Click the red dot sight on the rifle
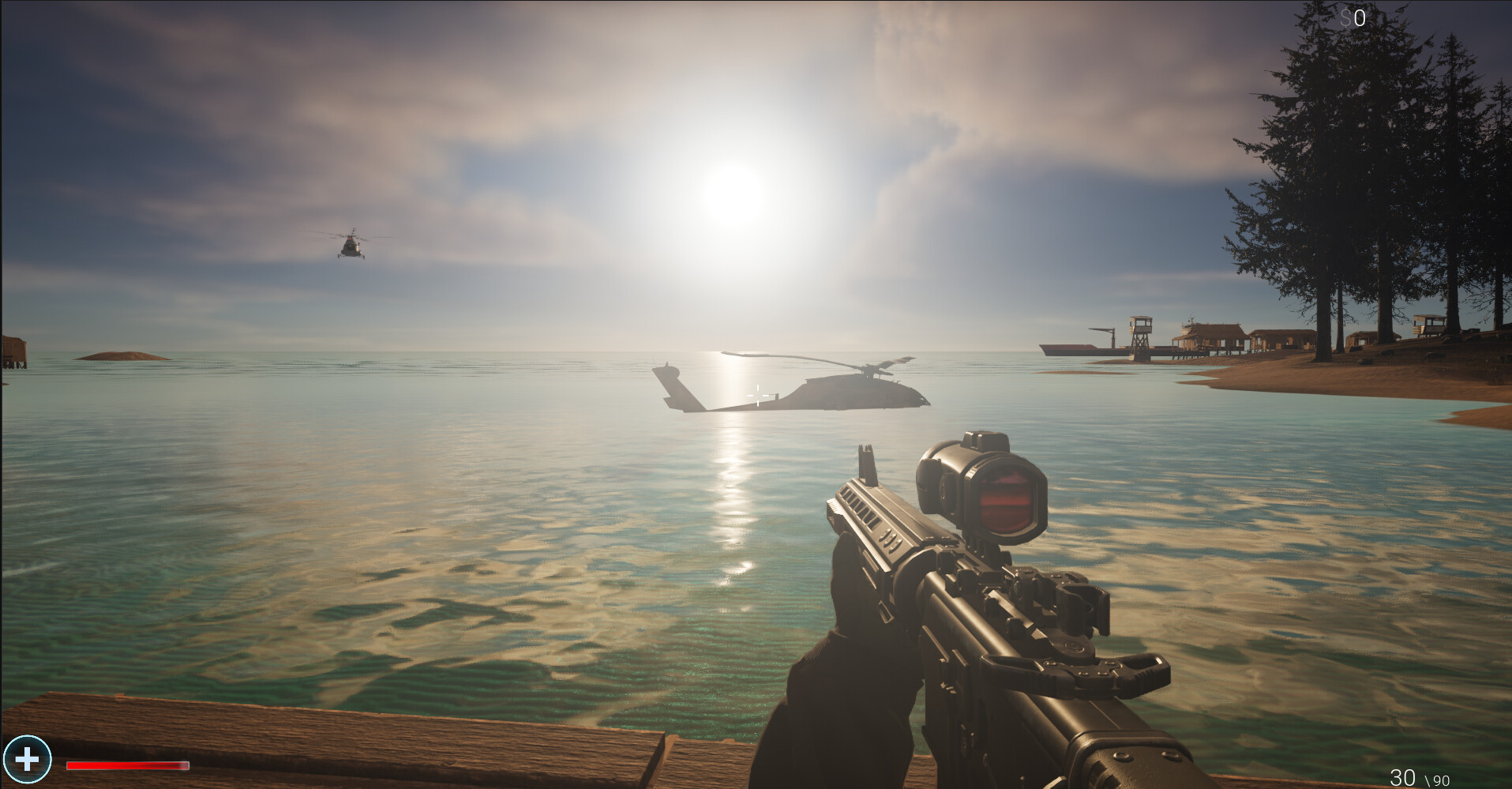 (1003, 498)
